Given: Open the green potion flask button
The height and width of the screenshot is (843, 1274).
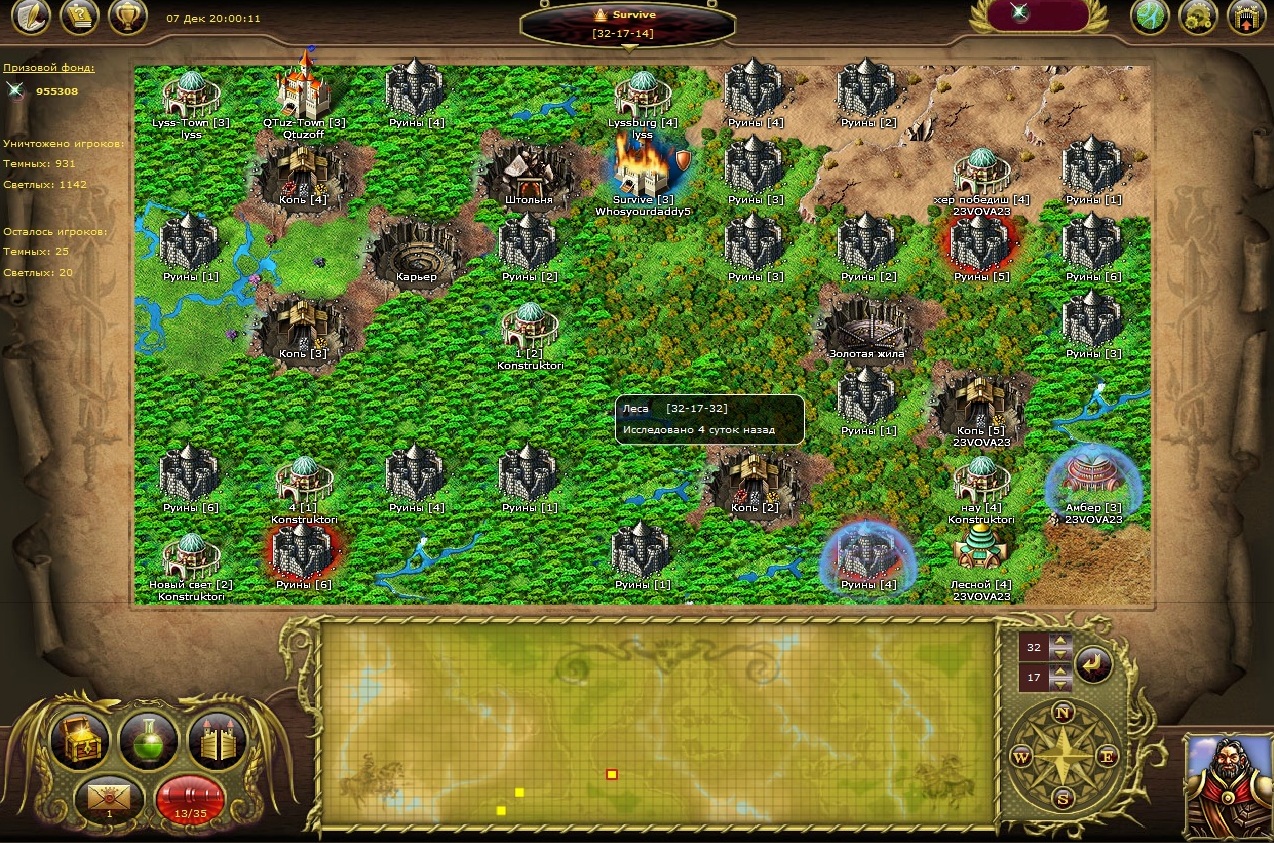Looking at the screenshot, I should 149,742.
